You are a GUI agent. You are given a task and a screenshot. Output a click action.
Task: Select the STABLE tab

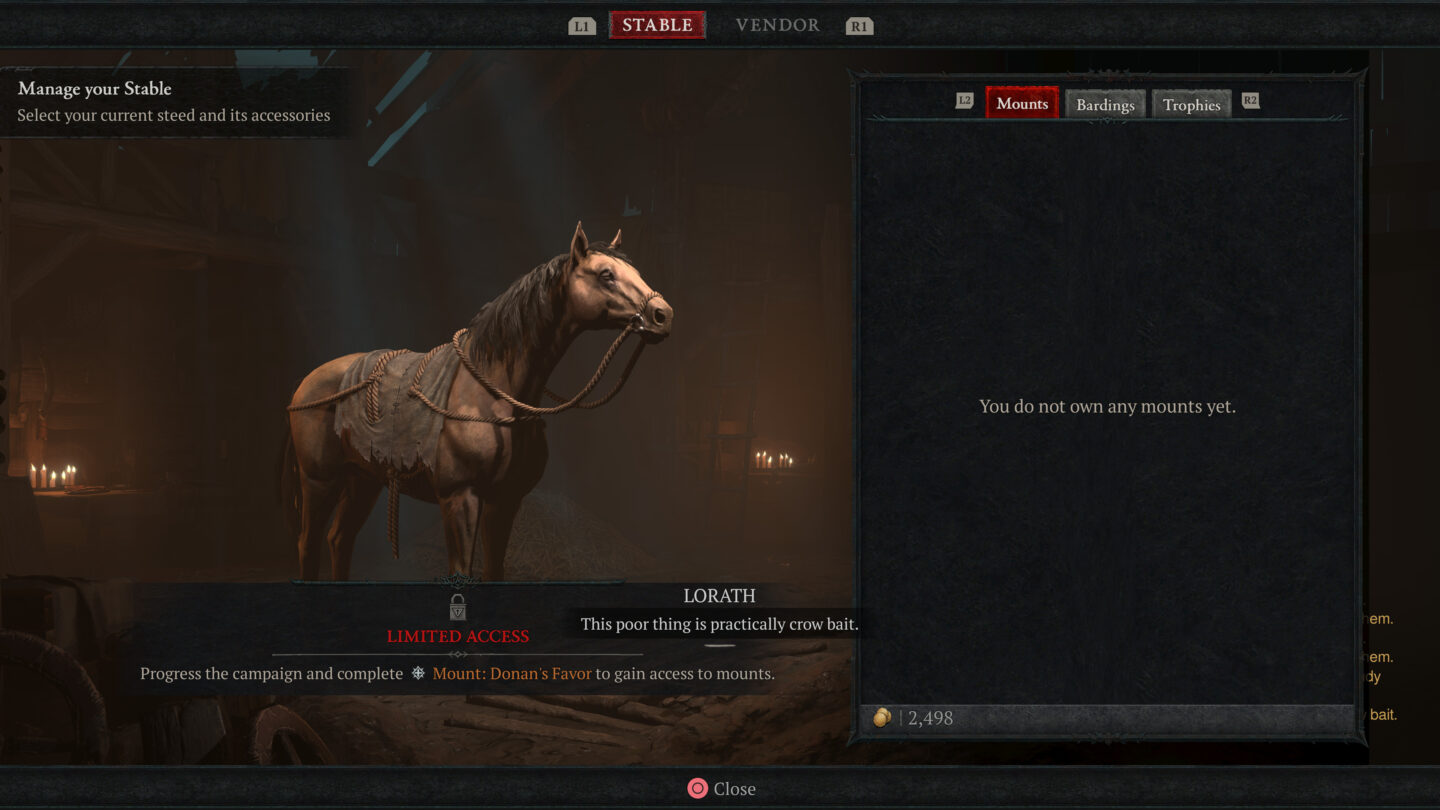pyautogui.click(x=657, y=24)
